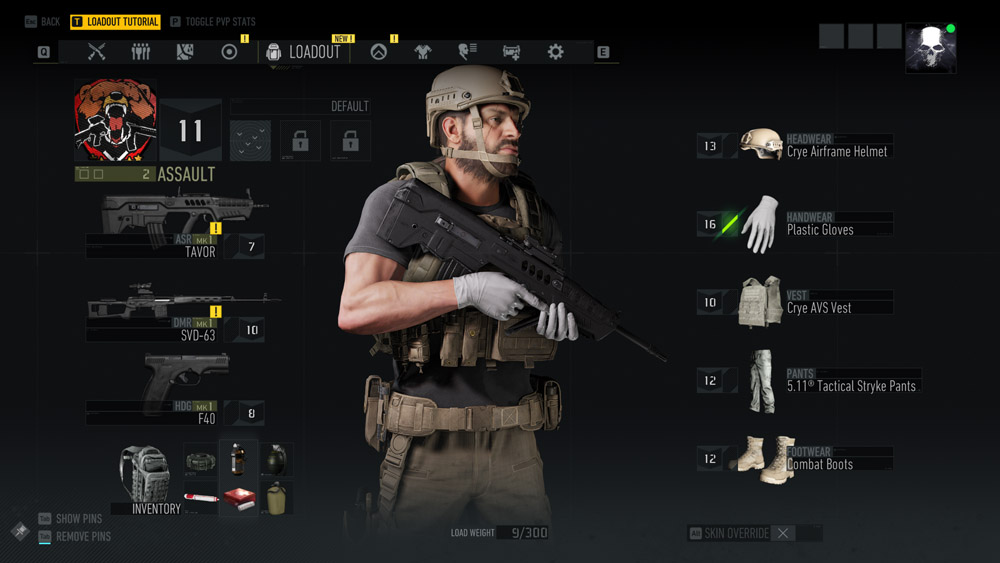Screen dimensions: 1000x563
Task: Pick the water canteen item slot
Action: (275, 497)
